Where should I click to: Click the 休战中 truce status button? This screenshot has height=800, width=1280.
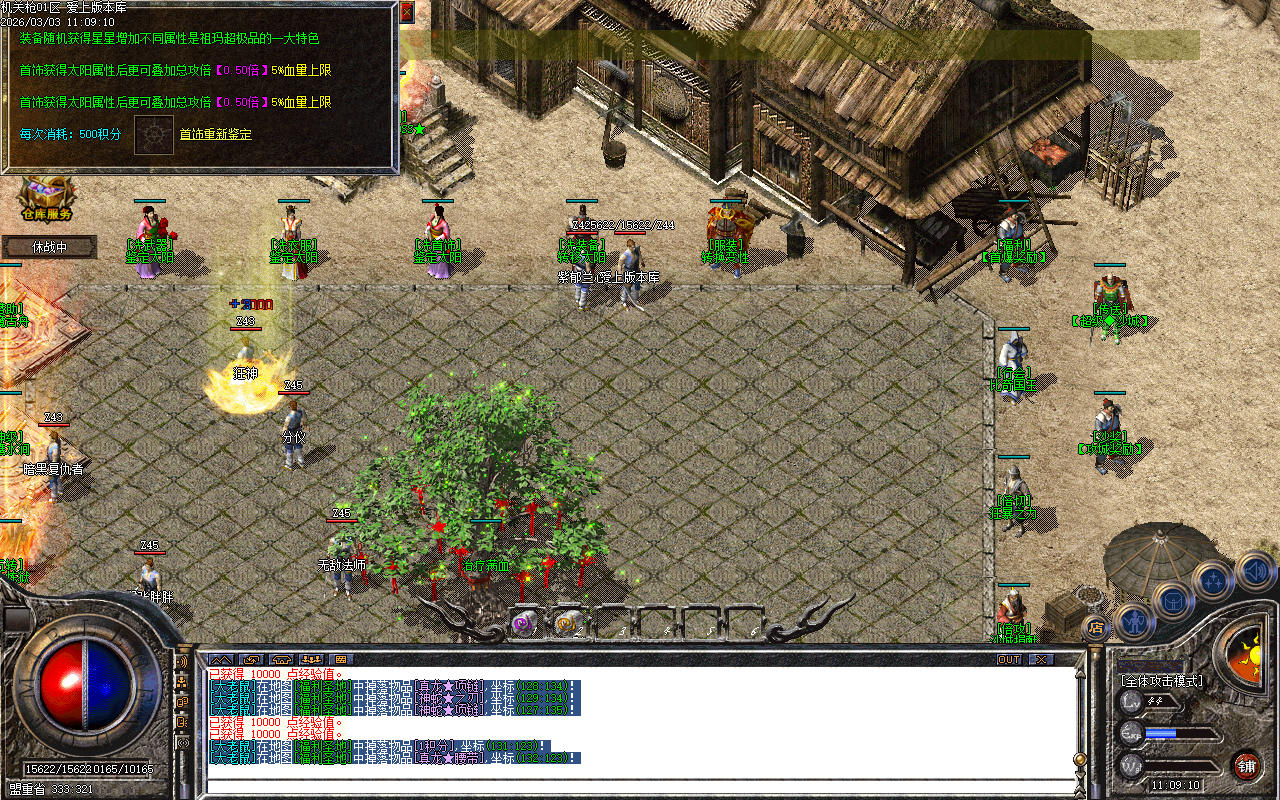[x=48, y=246]
